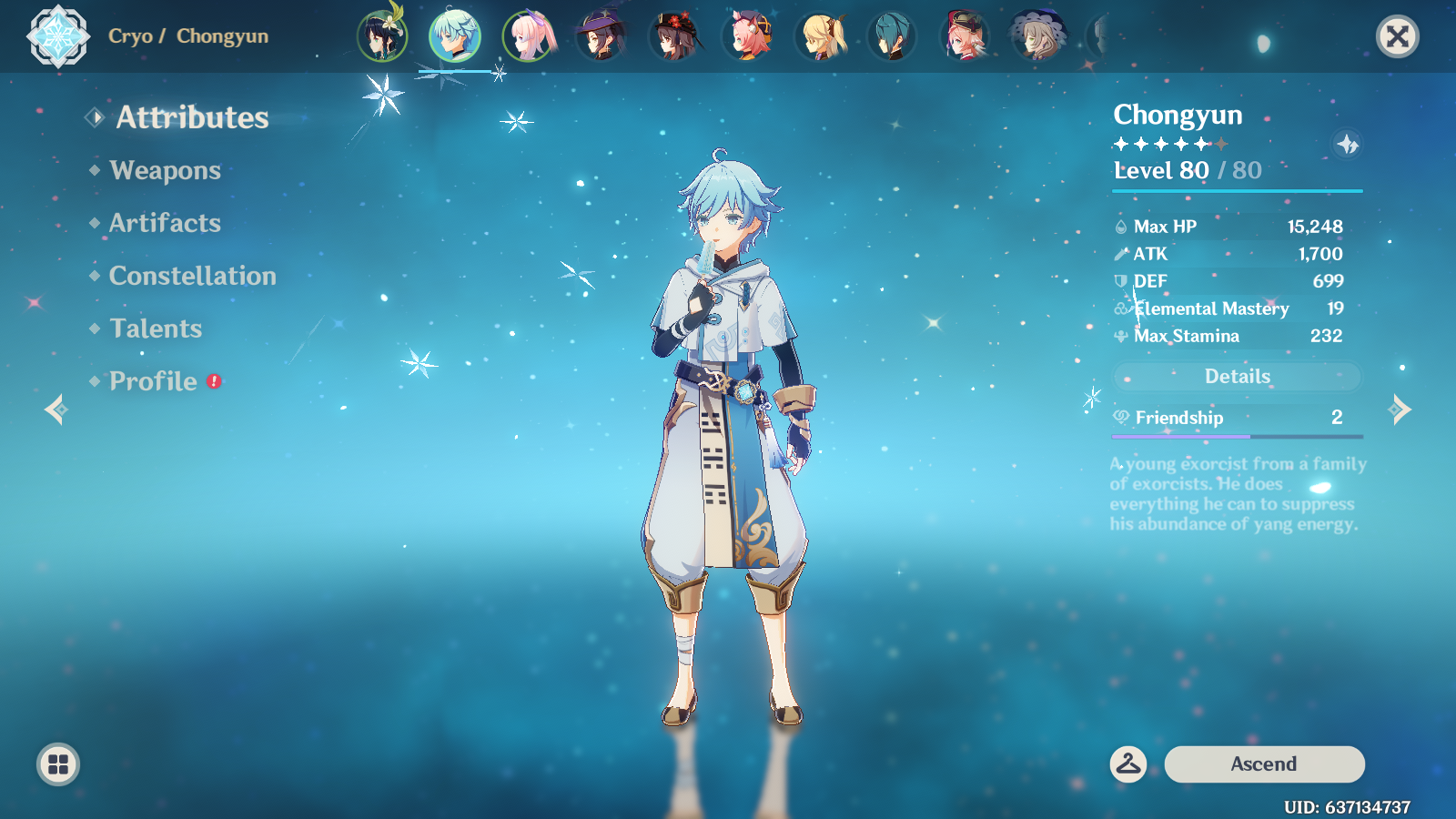Open the Profile alert notification badge
Screen dimensions: 1456x819
pos(213,382)
